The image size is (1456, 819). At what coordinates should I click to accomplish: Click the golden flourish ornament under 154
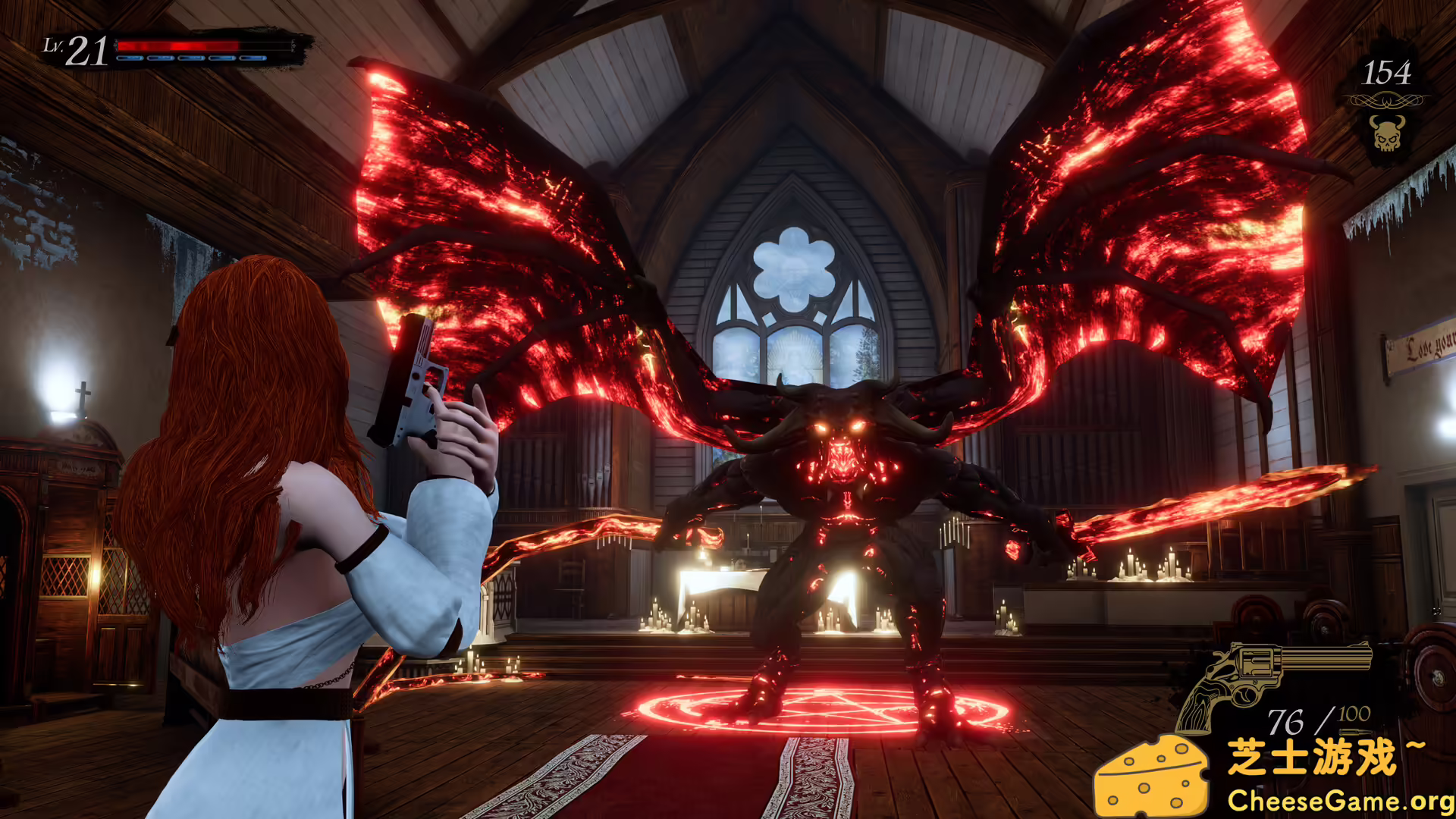pyautogui.click(x=1386, y=100)
